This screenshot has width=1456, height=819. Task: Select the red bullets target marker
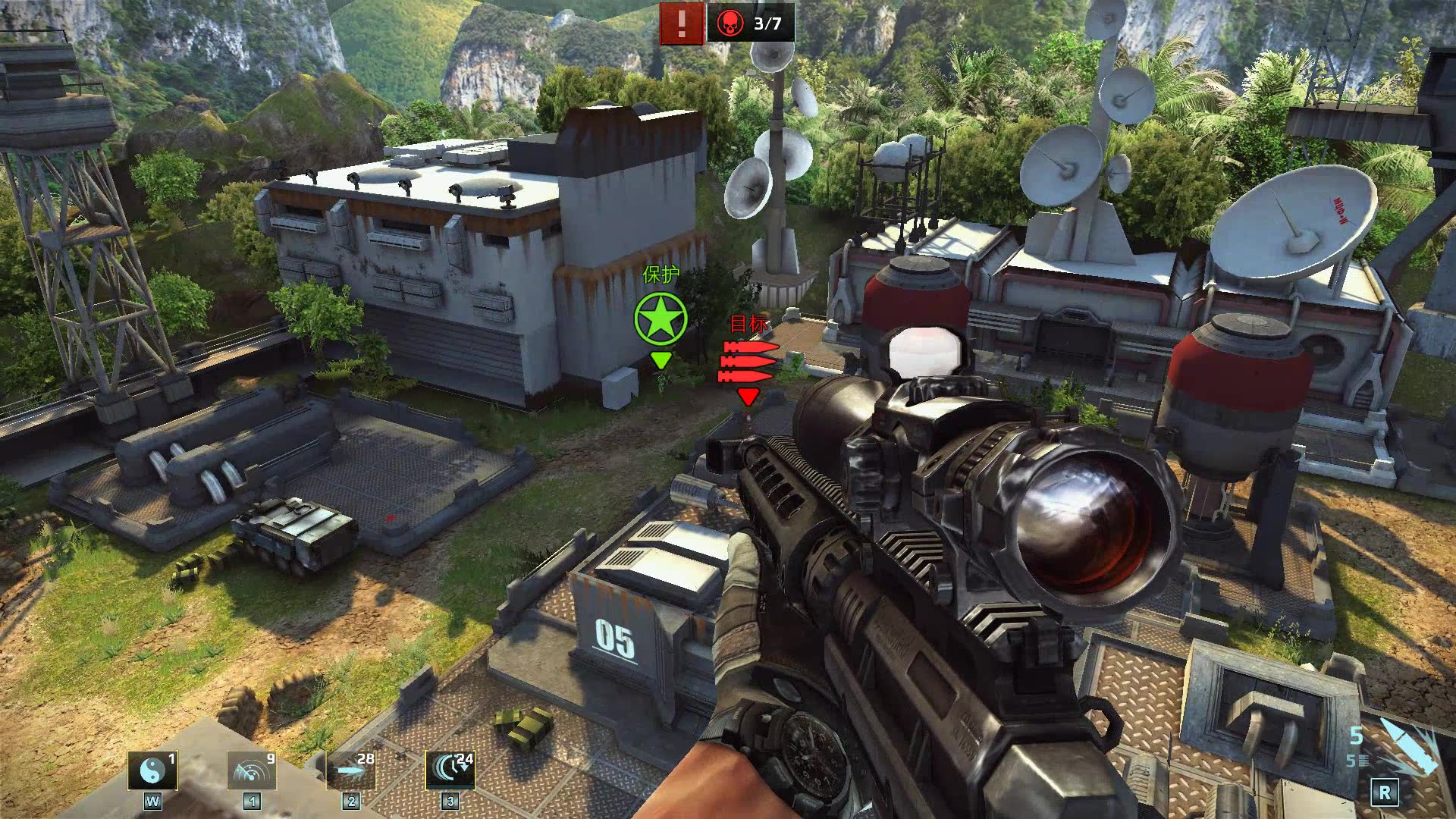[748, 362]
